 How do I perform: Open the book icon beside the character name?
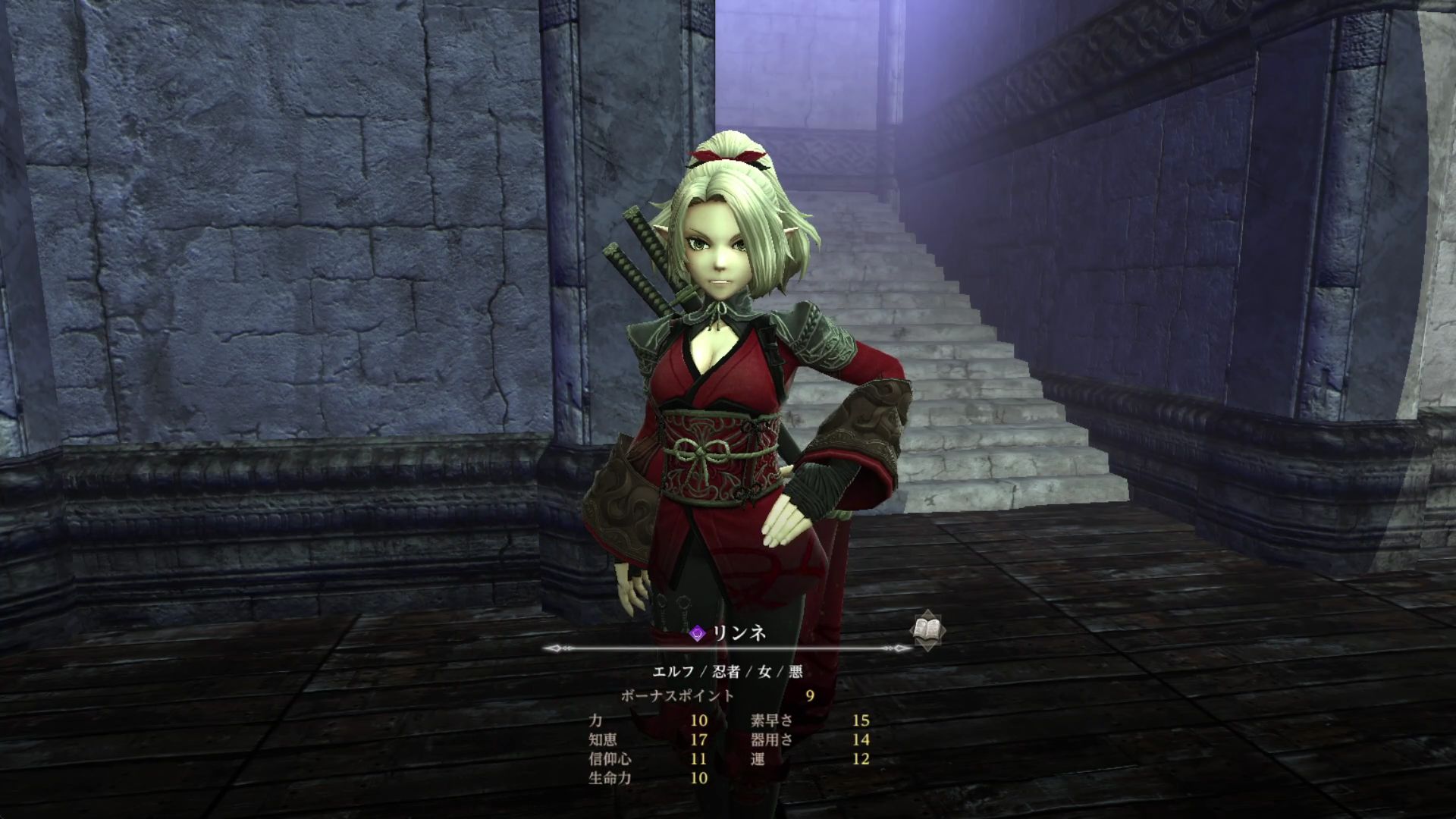pyautogui.click(x=928, y=630)
